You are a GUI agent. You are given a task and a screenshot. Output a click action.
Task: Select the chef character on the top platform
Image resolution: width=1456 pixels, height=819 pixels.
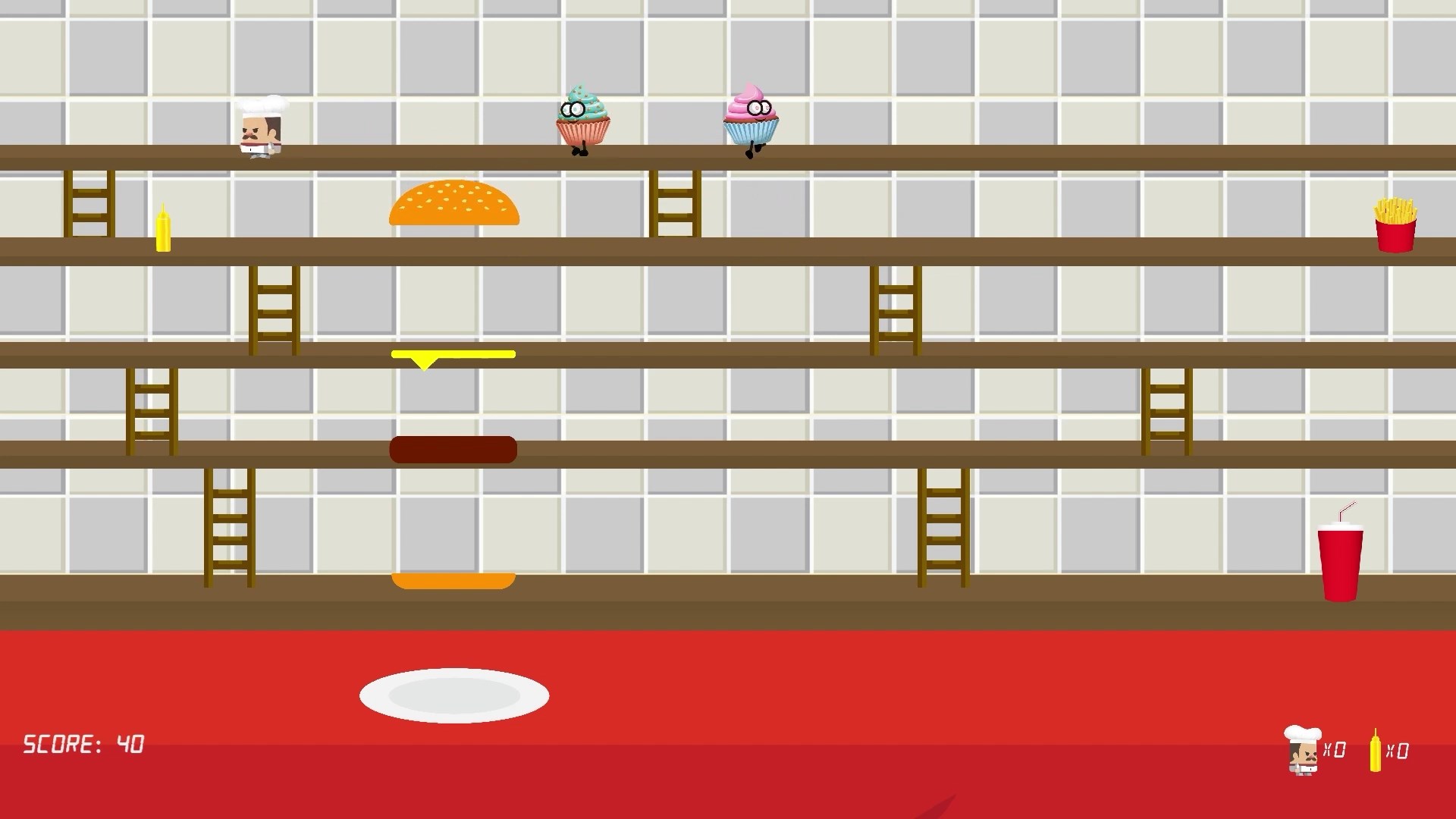point(260,127)
